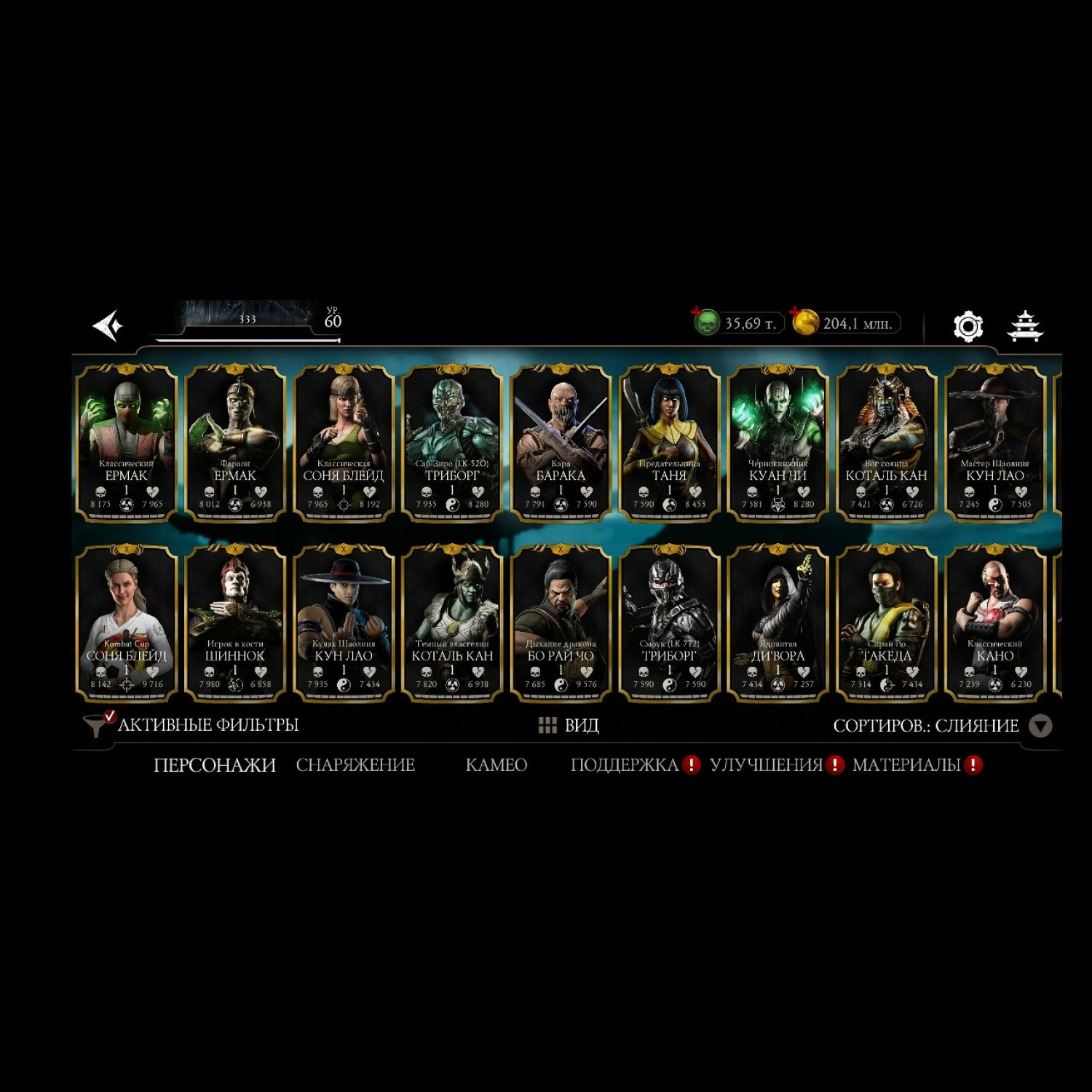This screenshot has width=1092, height=1092.
Task: Select the Чернокнижник Куан Чи card
Action: tap(778, 443)
